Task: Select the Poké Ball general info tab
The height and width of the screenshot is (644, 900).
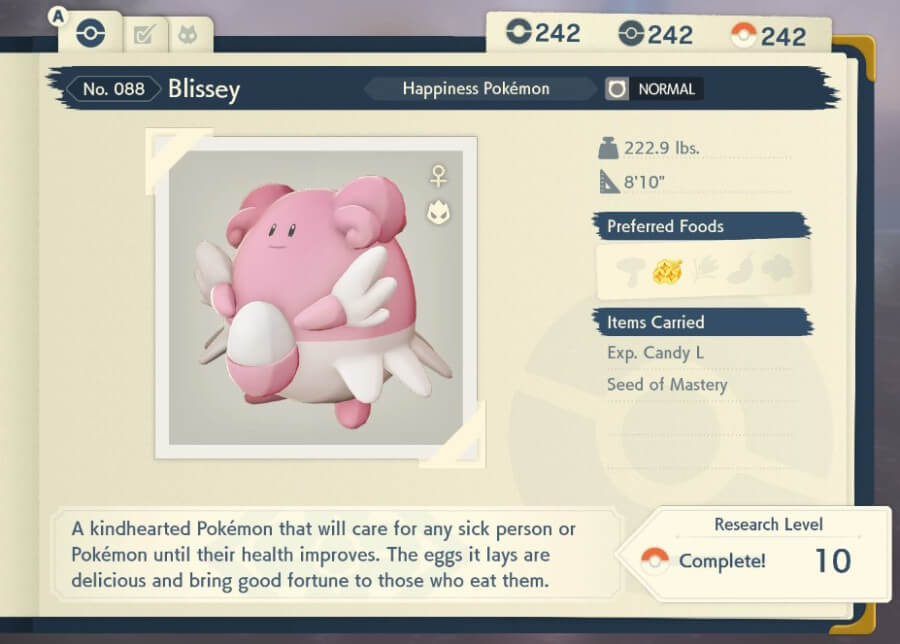Action: 90,34
